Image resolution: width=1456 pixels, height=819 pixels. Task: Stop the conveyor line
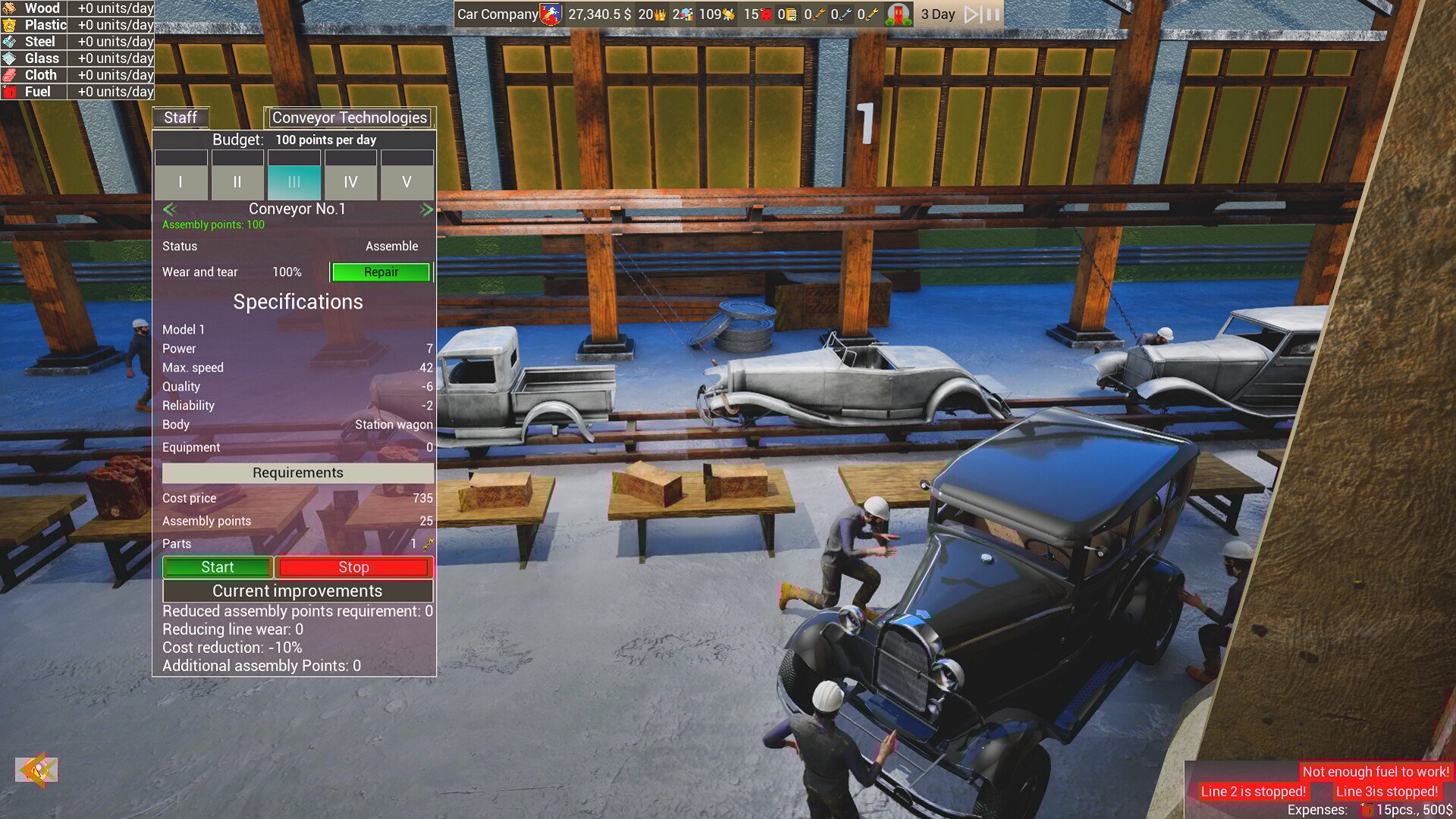[354, 566]
